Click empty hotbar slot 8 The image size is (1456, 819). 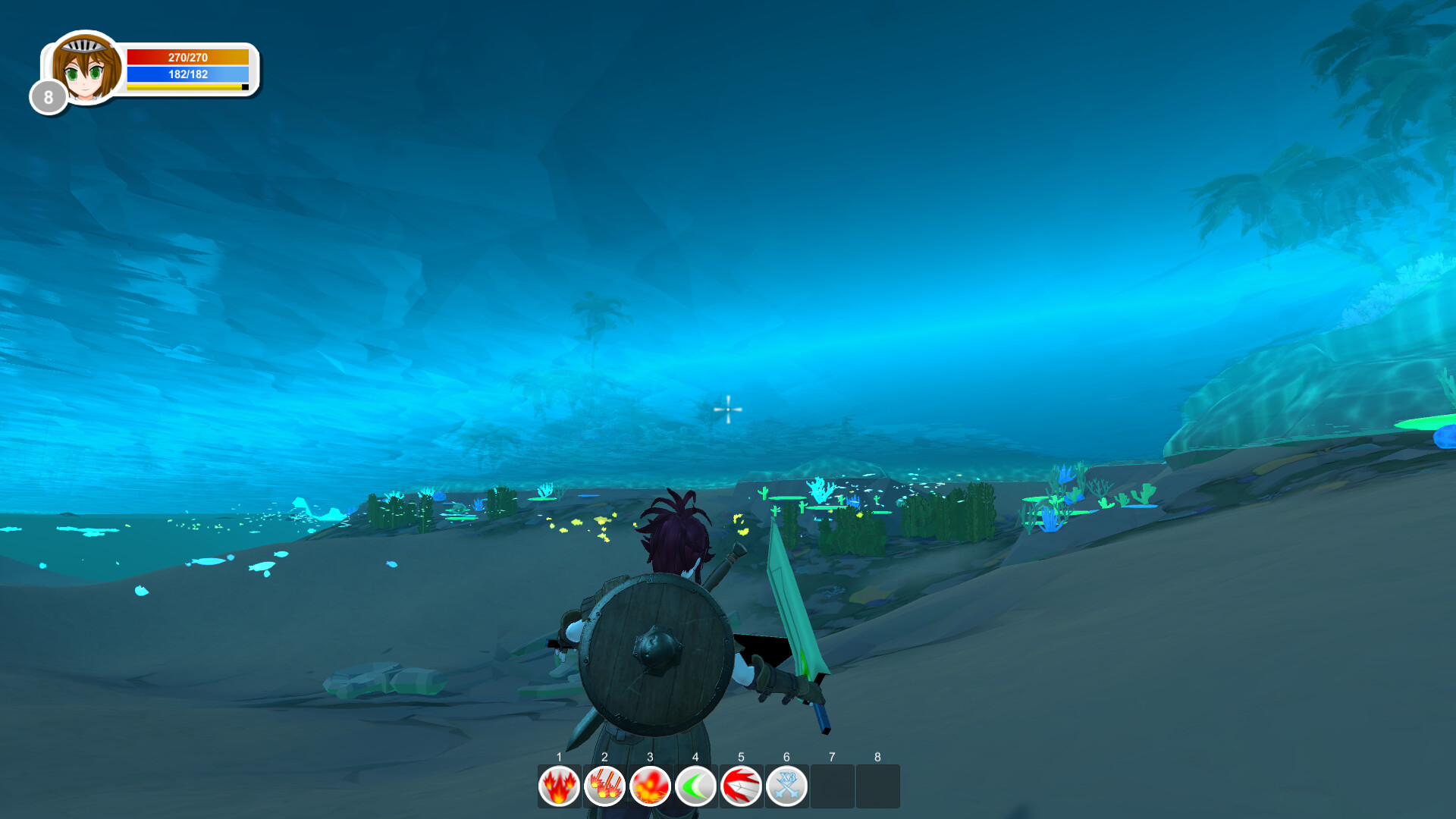[877, 786]
